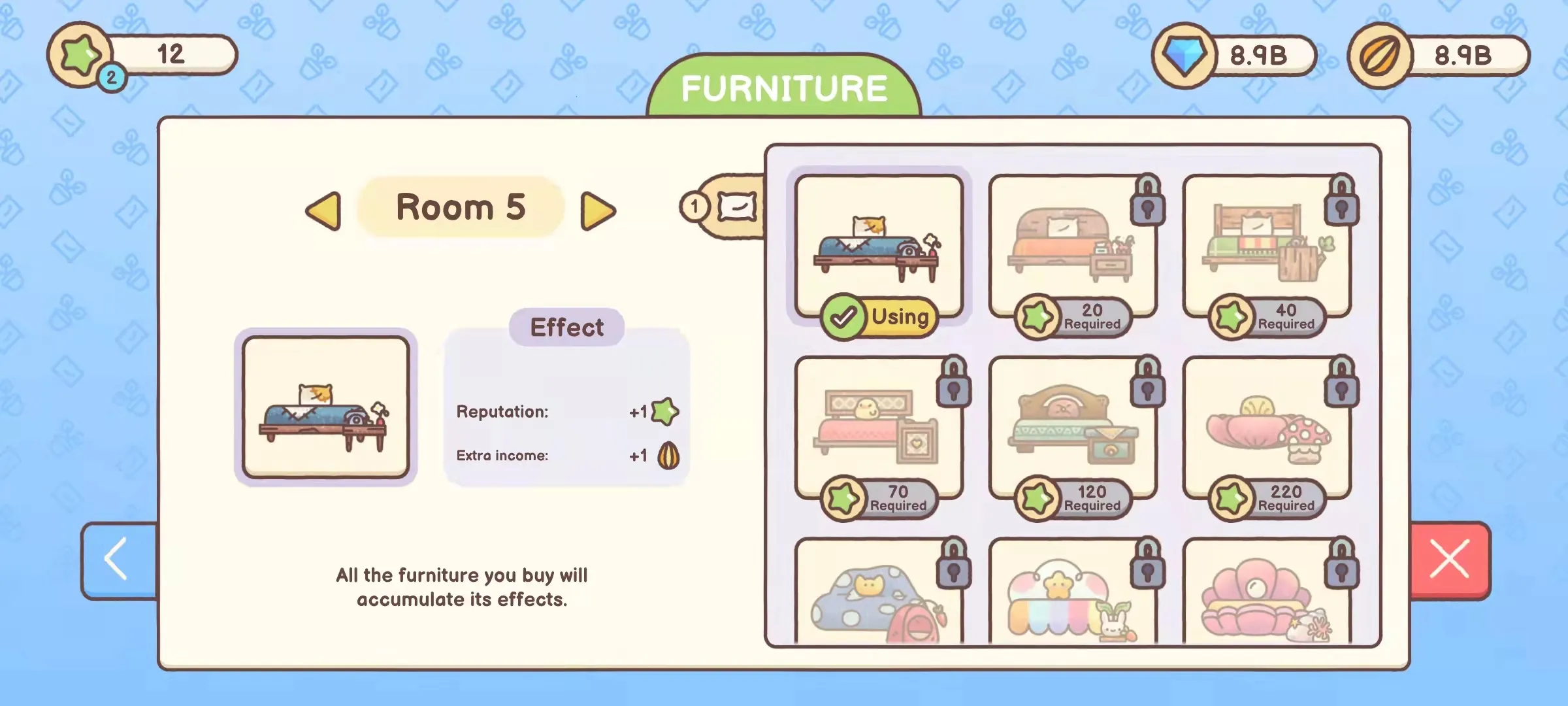This screenshot has width=1568, height=706.
Task: Open the Effect panel header
Action: click(x=567, y=326)
